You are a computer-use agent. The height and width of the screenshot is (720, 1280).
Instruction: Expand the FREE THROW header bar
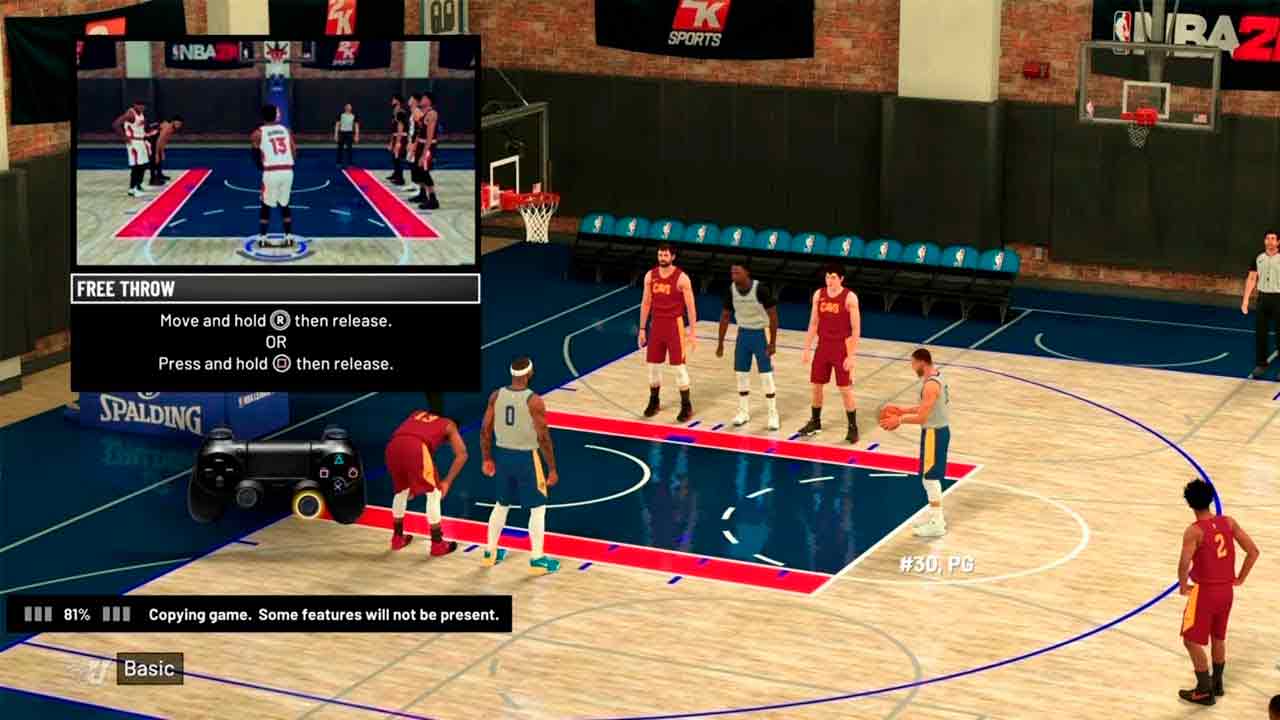tap(275, 289)
